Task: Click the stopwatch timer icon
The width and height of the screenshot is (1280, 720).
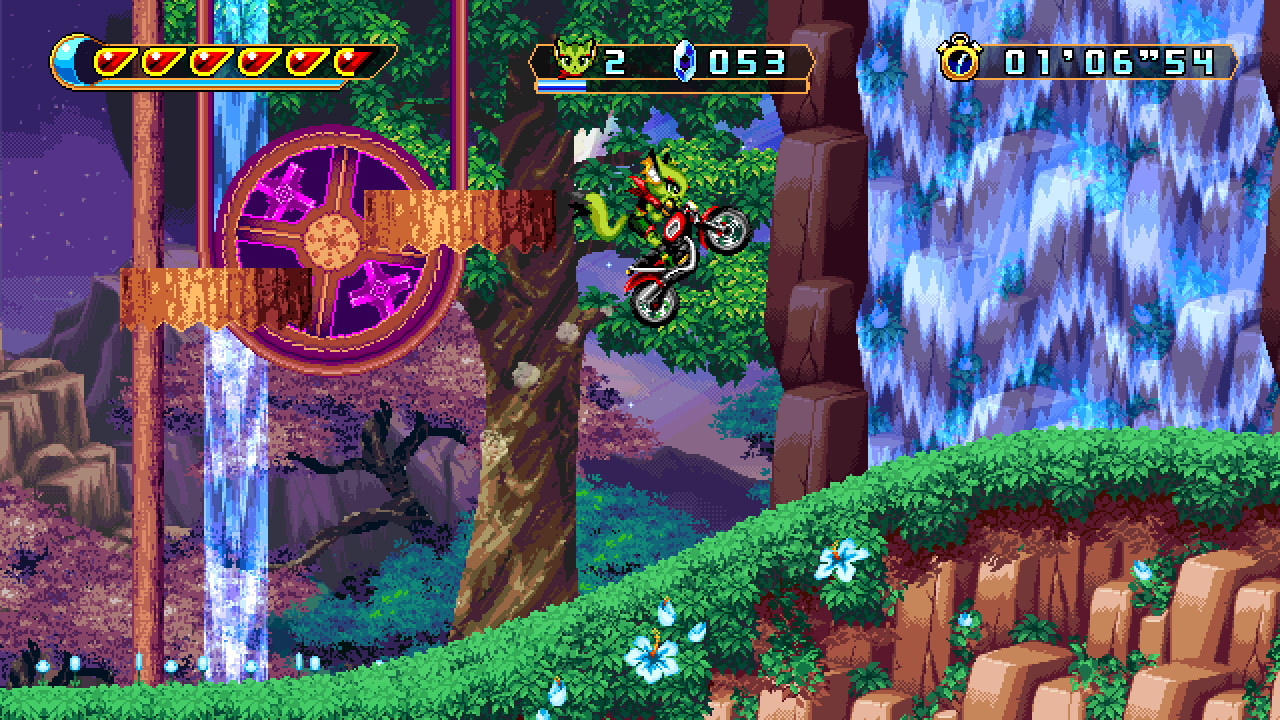Action: [x=961, y=63]
